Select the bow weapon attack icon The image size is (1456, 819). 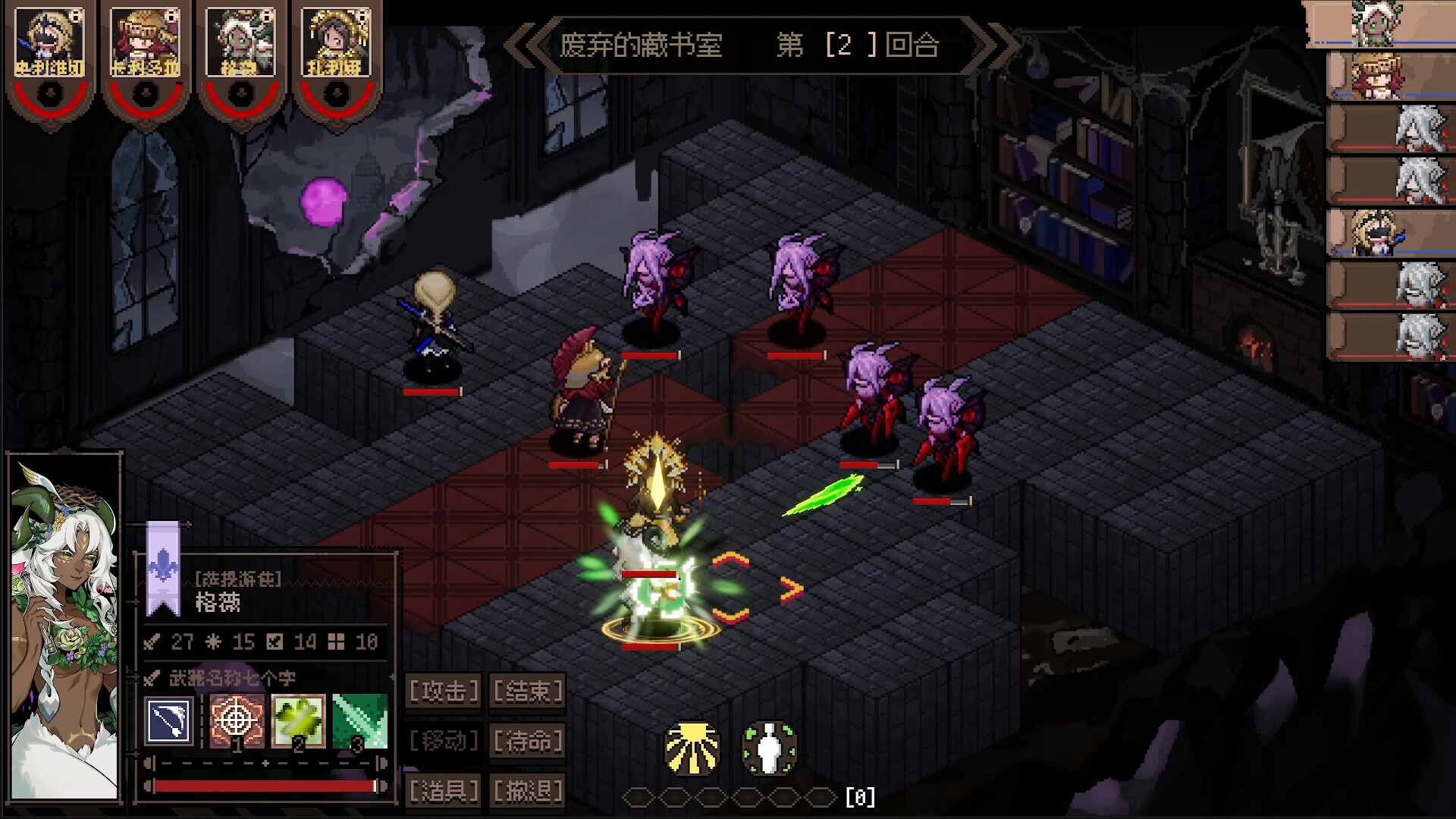[x=169, y=720]
